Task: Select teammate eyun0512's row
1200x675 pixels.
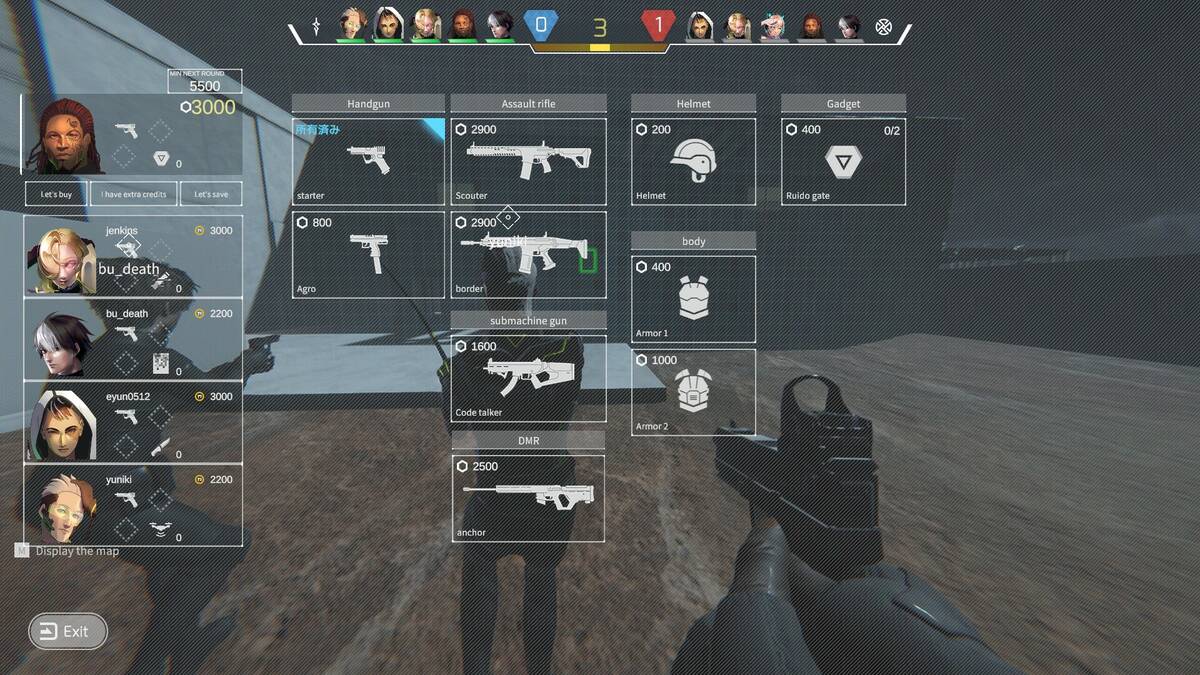Action: click(x=133, y=422)
